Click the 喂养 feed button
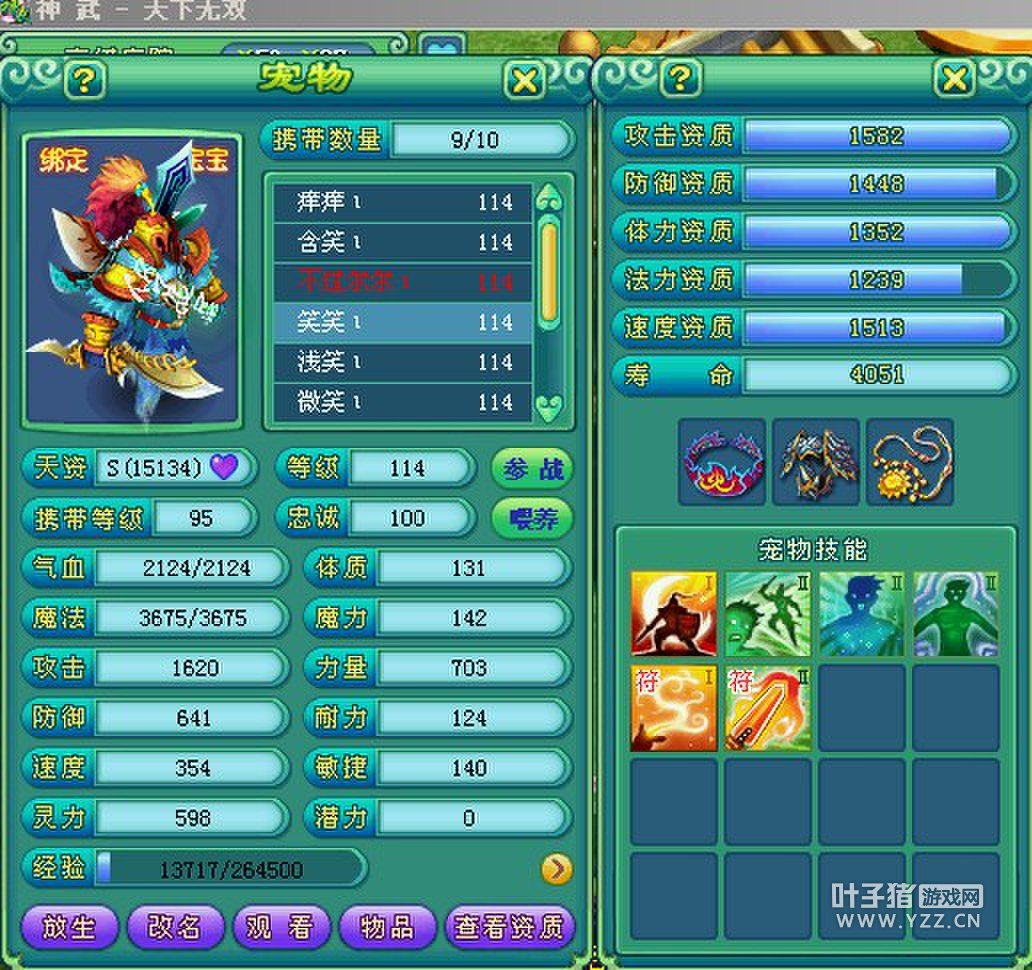This screenshot has width=1032, height=970. click(x=532, y=518)
